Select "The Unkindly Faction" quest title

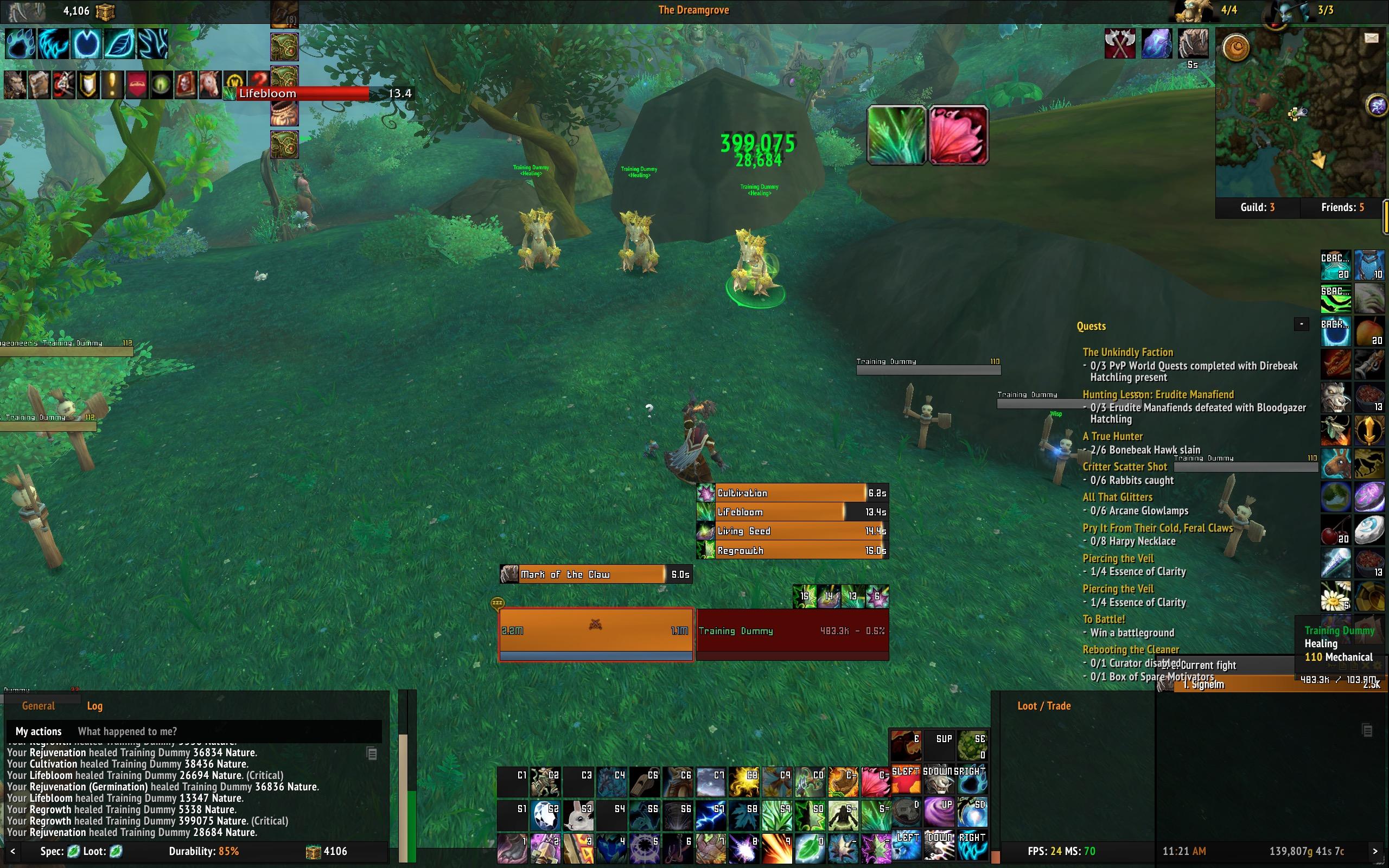pyautogui.click(x=1127, y=353)
